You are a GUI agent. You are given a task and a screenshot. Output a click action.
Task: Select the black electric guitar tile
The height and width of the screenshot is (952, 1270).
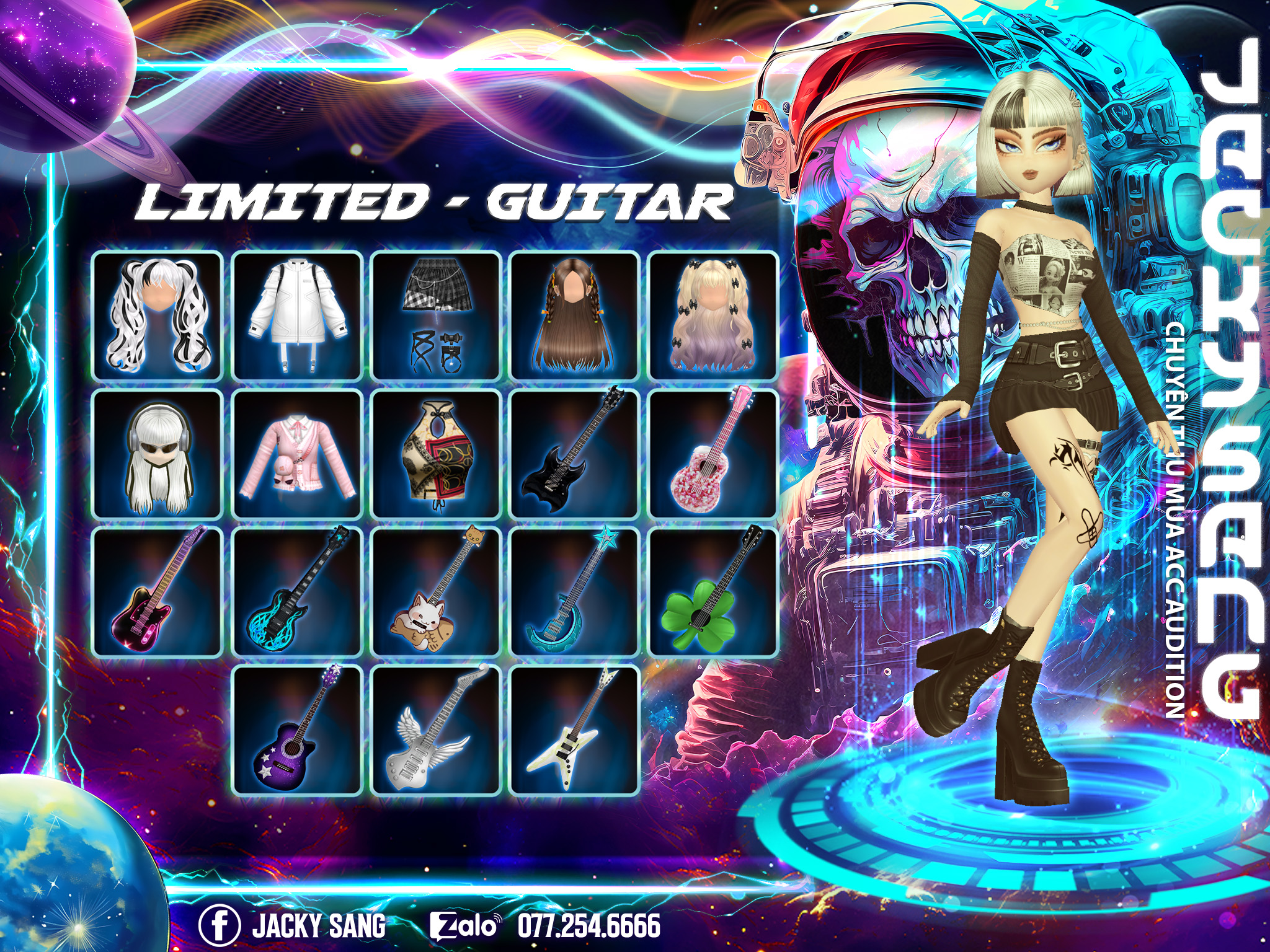[x=575, y=454]
